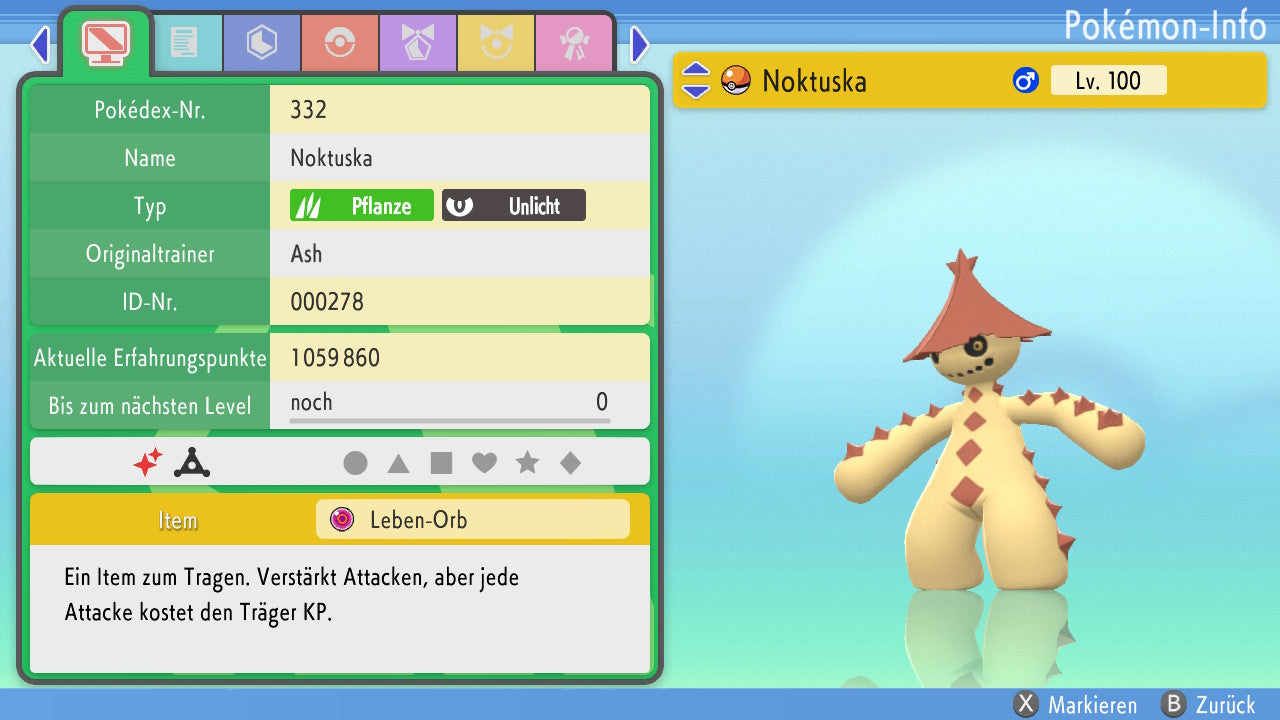Toggle the triangle marking
Screen dimensions: 1280x720
[398, 463]
